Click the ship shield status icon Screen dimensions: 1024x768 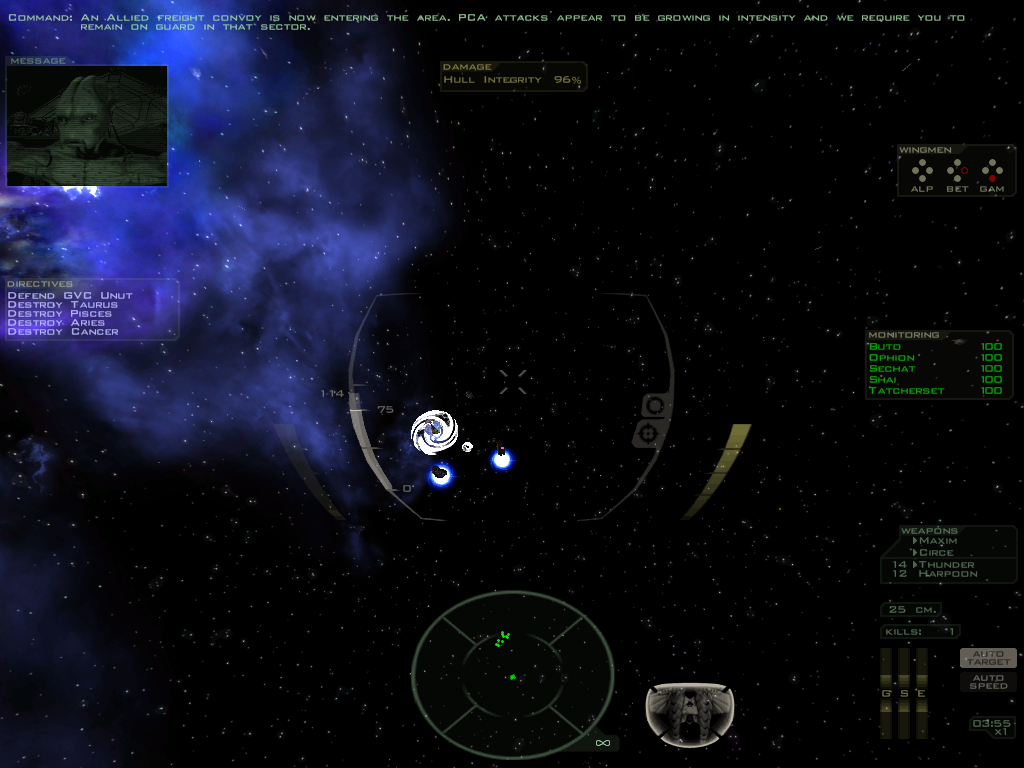click(690, 715)
